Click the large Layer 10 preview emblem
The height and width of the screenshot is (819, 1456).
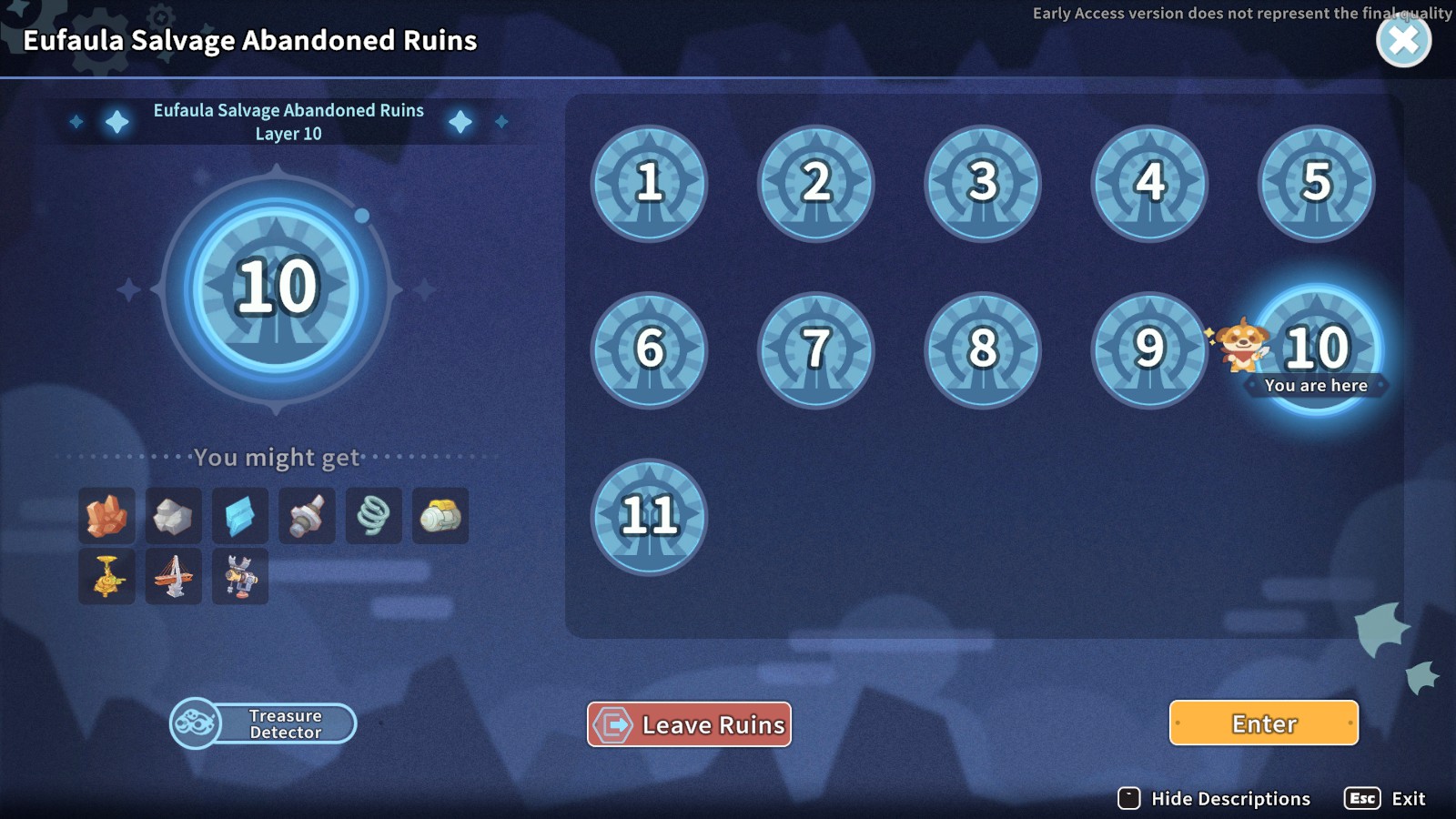[276, 289]
